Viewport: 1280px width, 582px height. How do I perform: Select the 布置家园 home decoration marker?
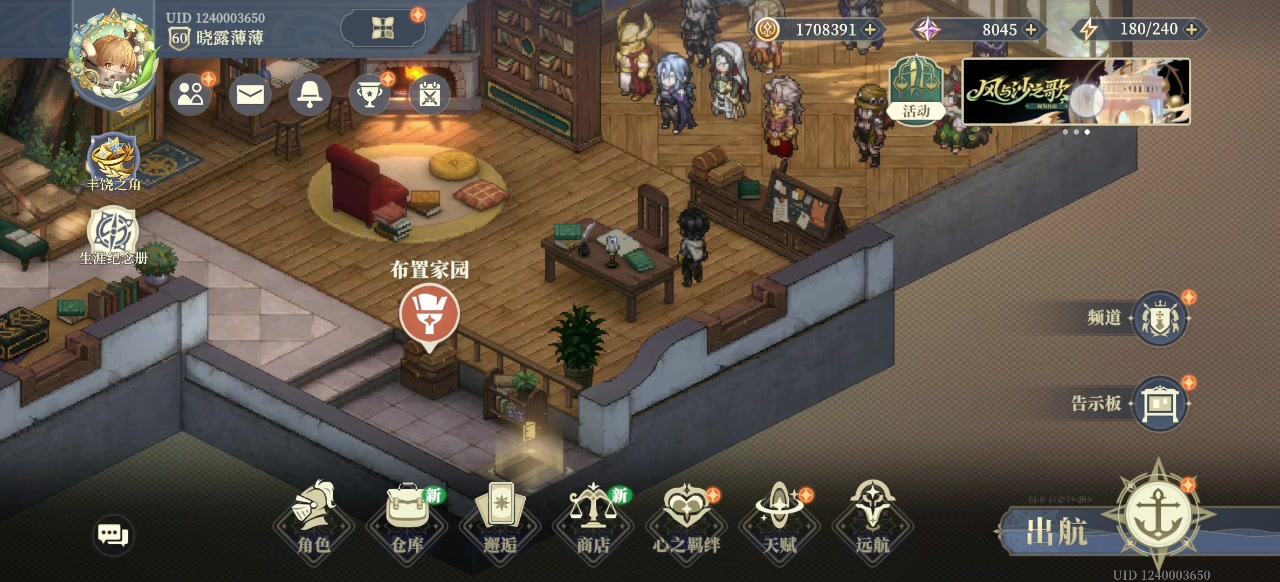coord(429,313)
